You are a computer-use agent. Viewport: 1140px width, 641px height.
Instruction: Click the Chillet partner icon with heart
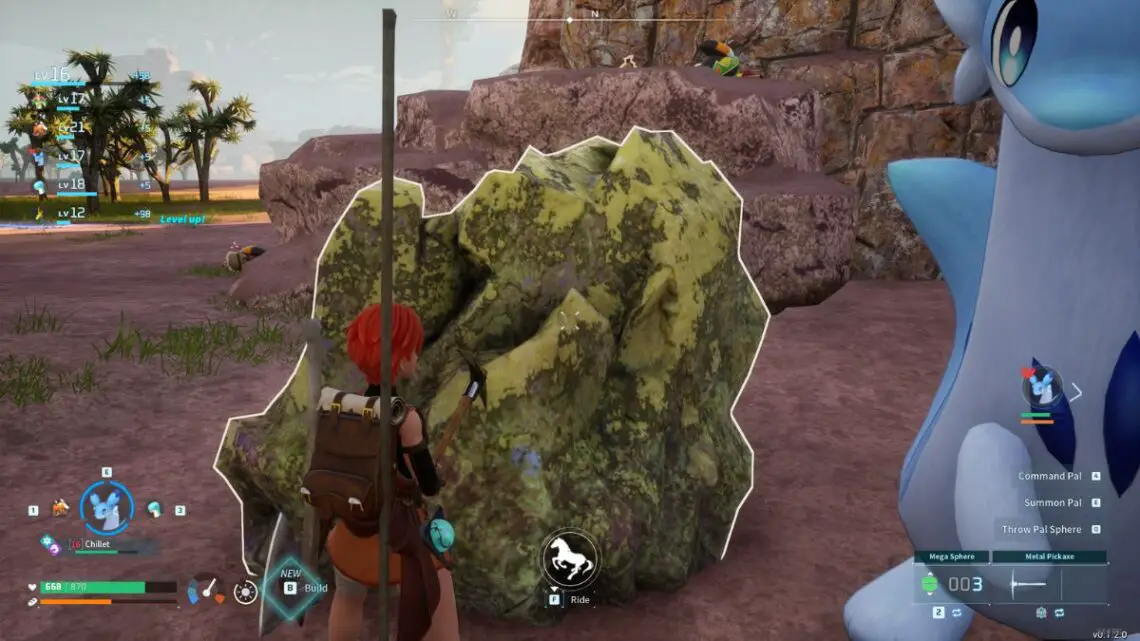click(x=1042, y=385)
